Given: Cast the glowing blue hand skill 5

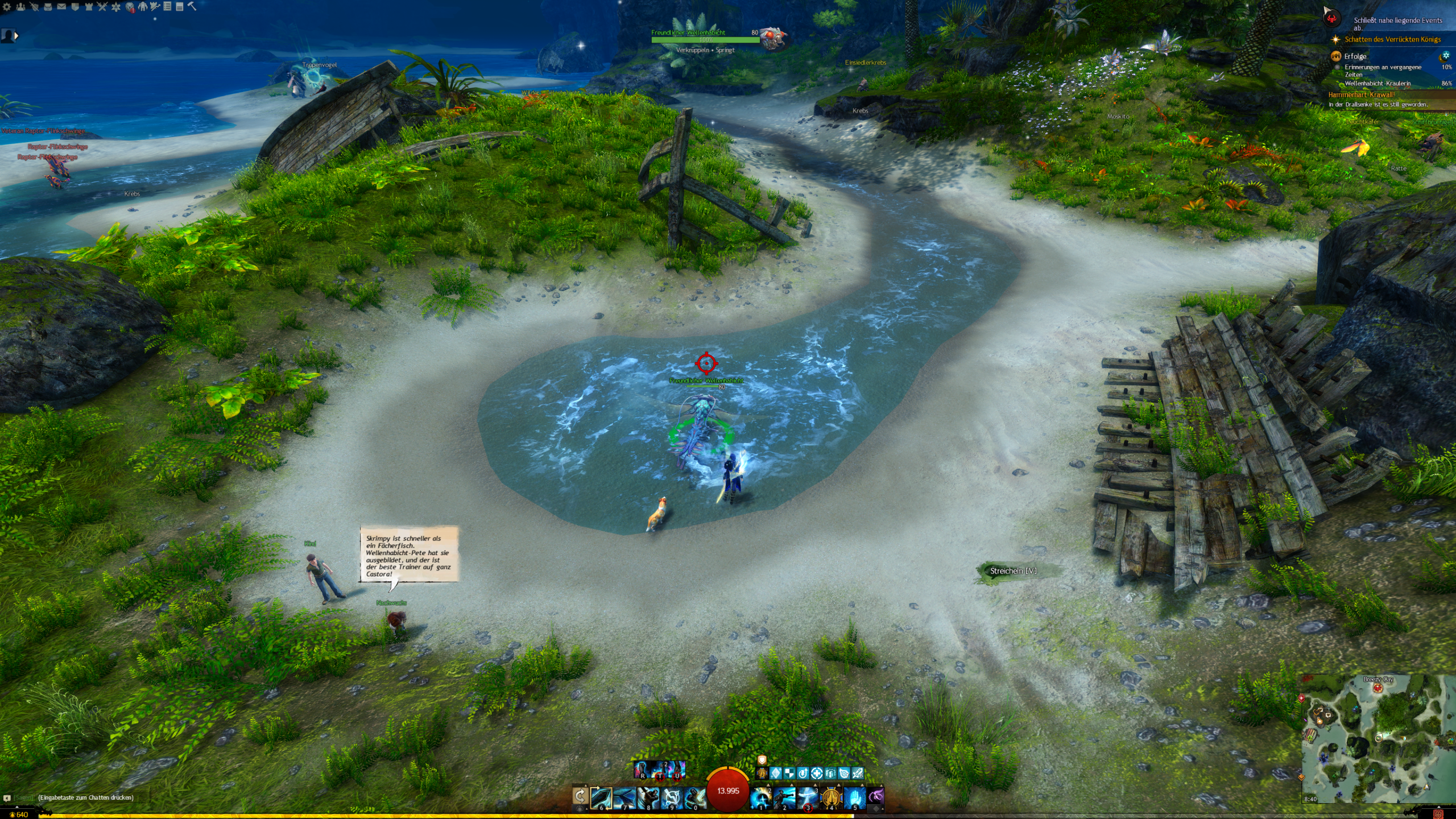Looking at the screenshot, I should (x=854, y=798).
